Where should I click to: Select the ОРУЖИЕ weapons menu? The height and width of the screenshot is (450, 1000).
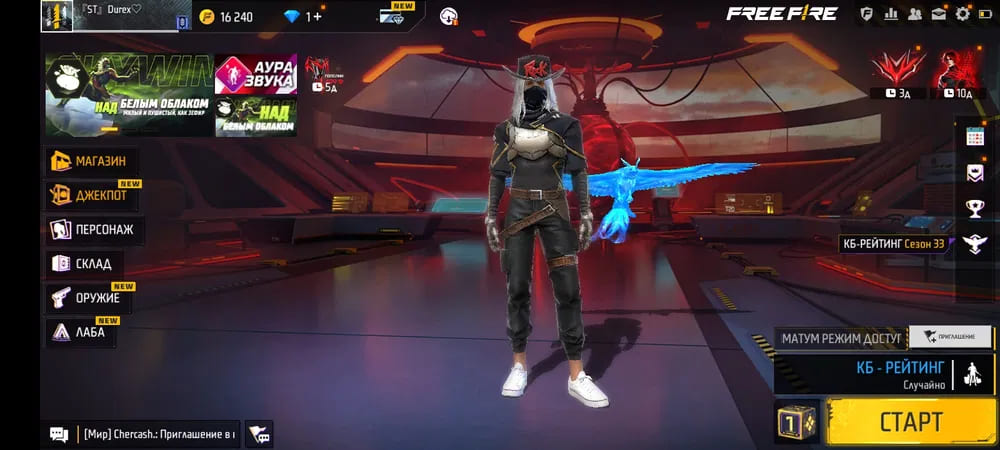coord(89,298)
